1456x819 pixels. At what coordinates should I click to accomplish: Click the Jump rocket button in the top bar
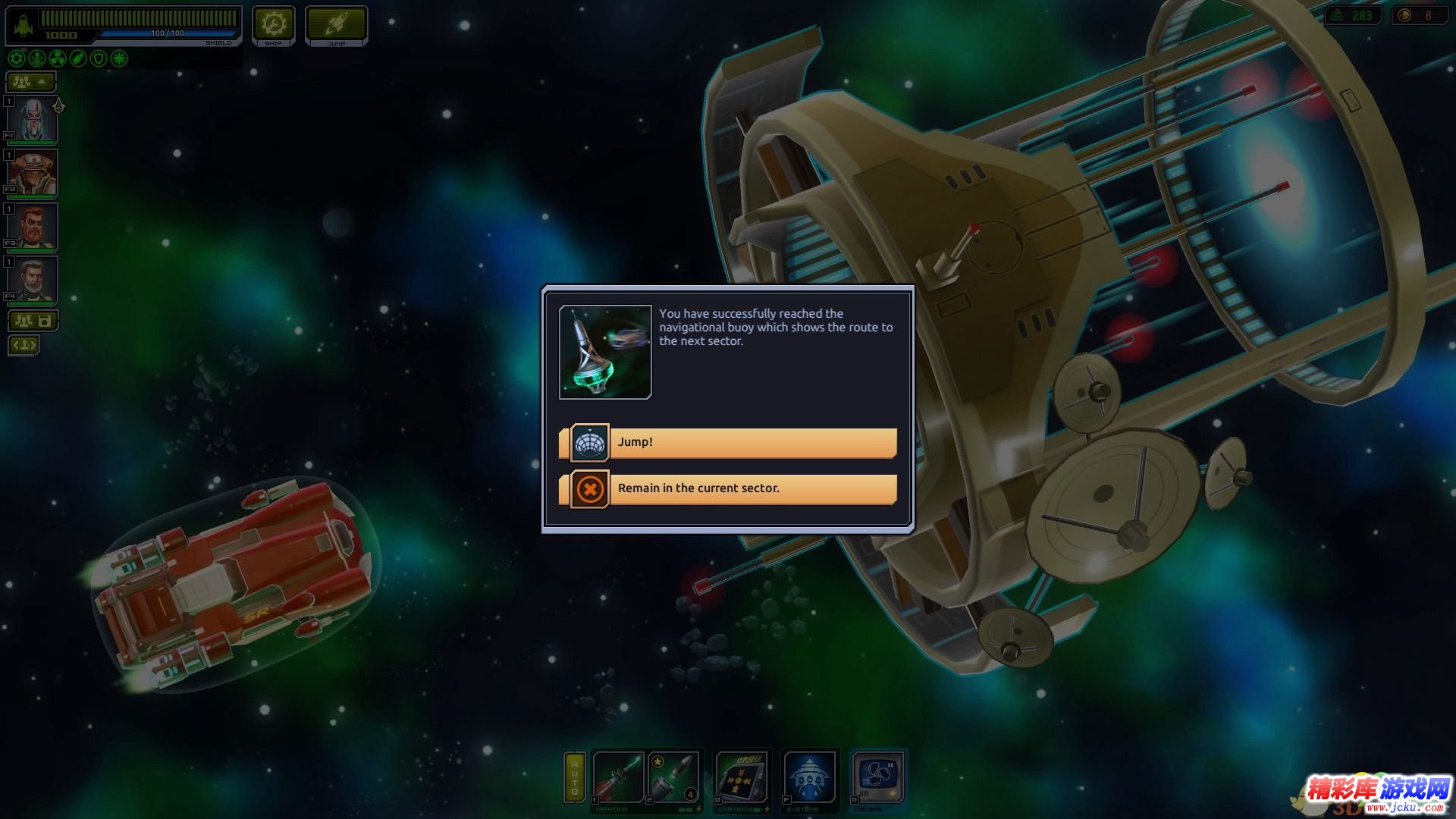point(336,27)
